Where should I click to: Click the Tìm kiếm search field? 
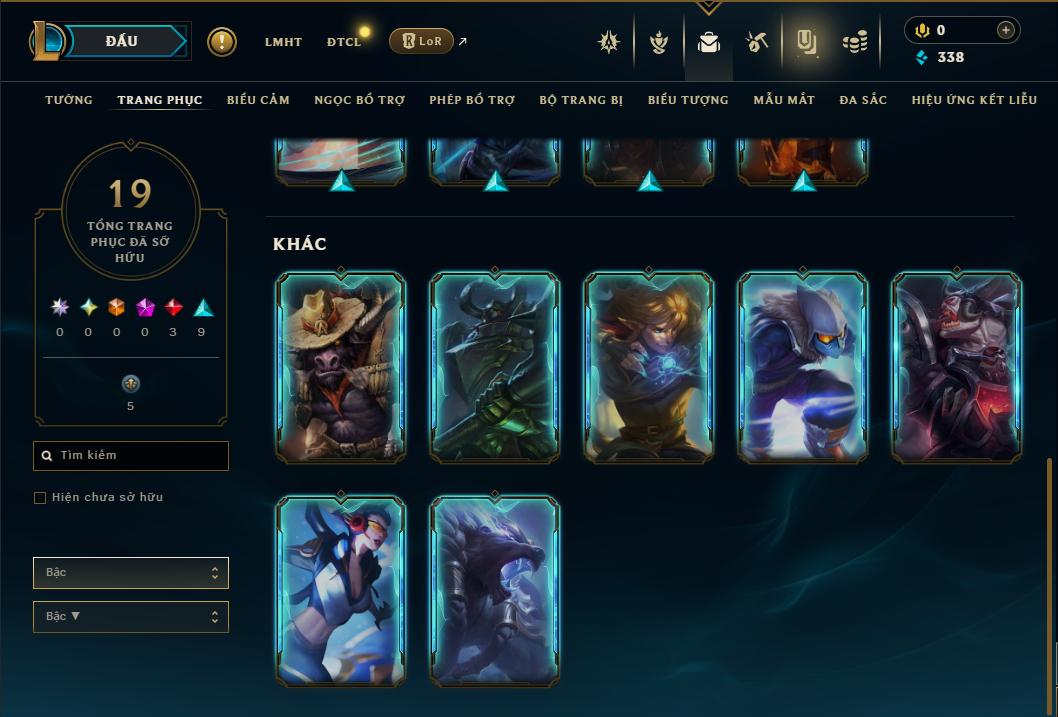point(131,456)
